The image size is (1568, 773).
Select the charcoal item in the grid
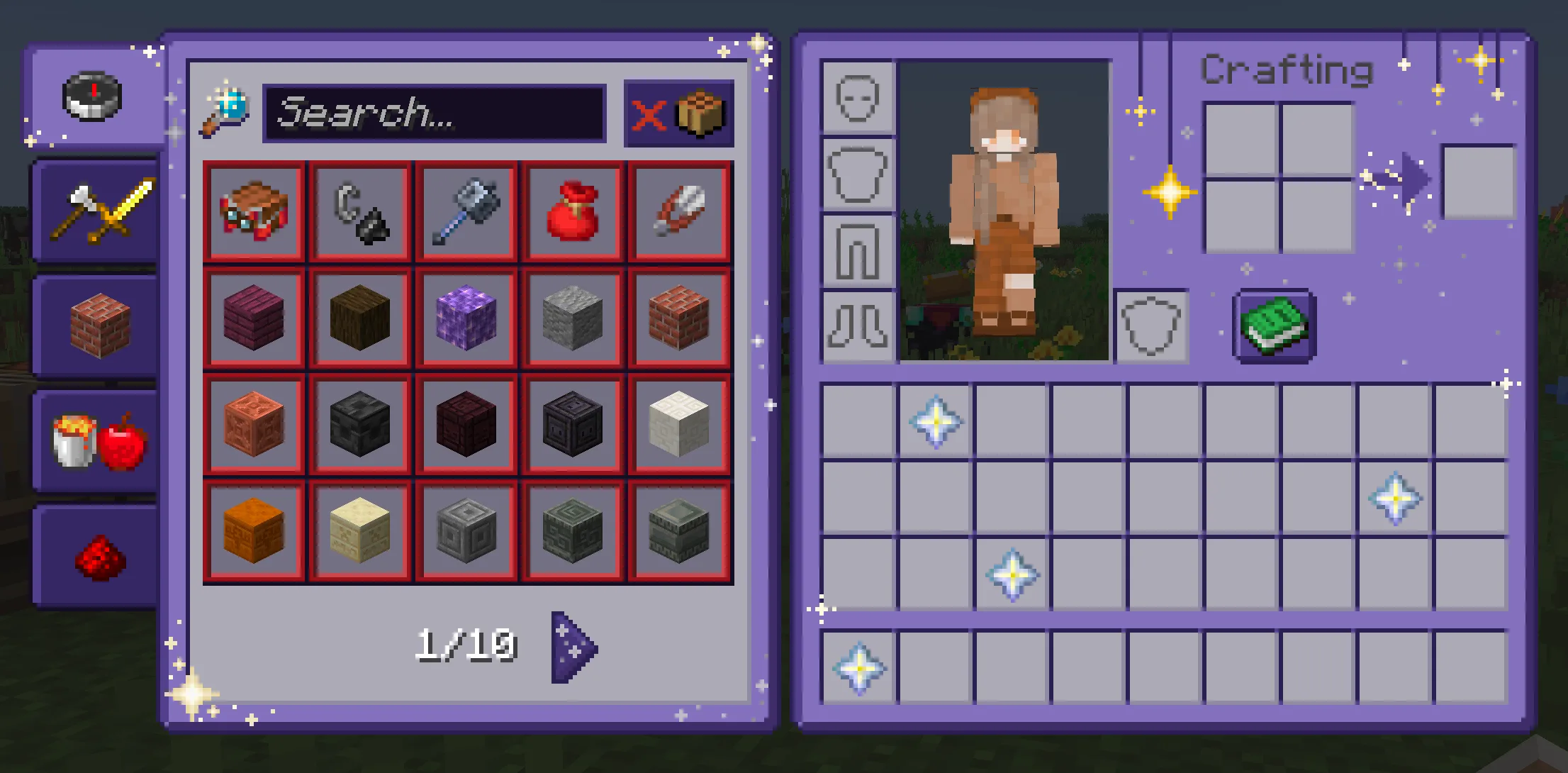coord(360,211)
